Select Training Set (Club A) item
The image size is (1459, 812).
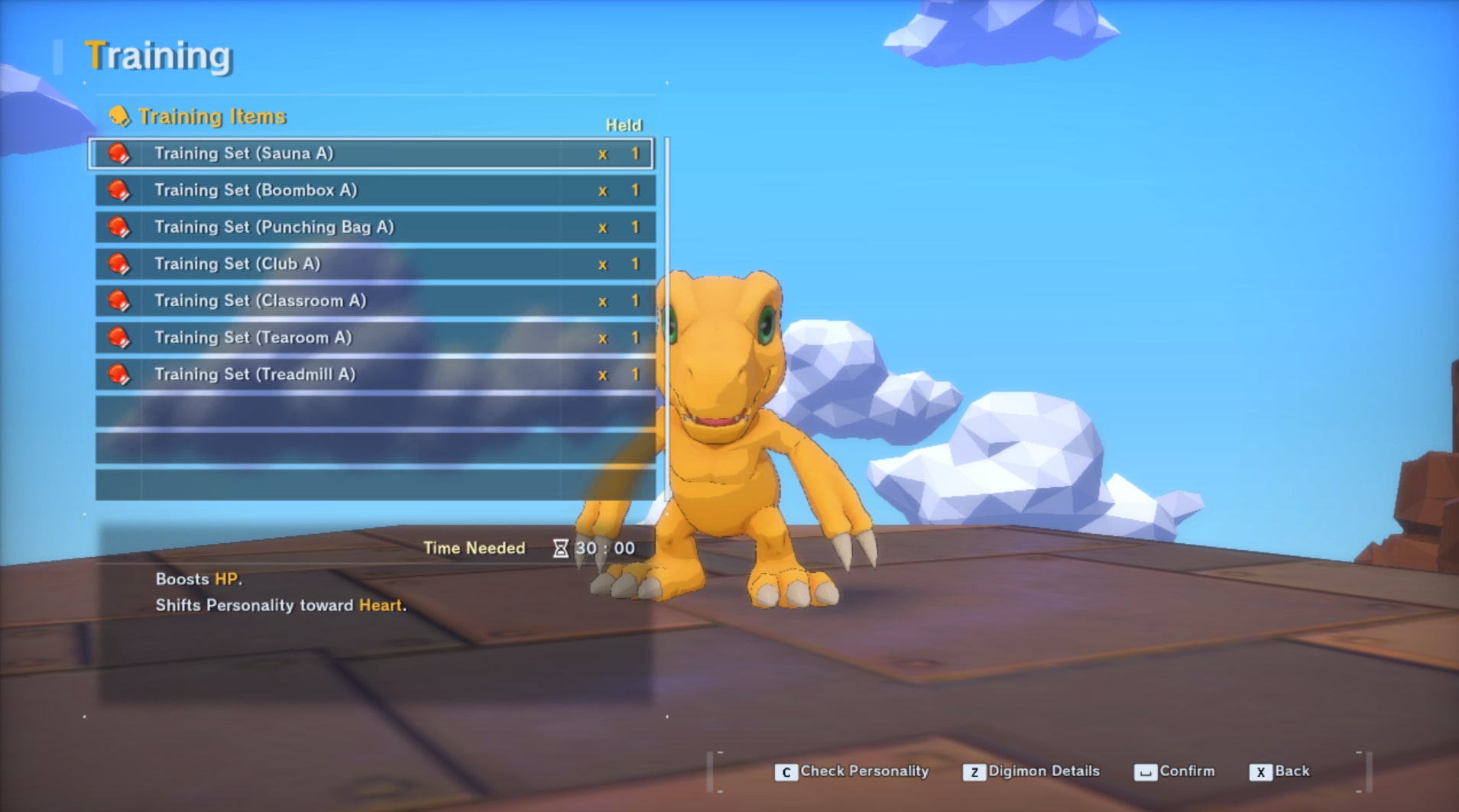click(374, 264)
